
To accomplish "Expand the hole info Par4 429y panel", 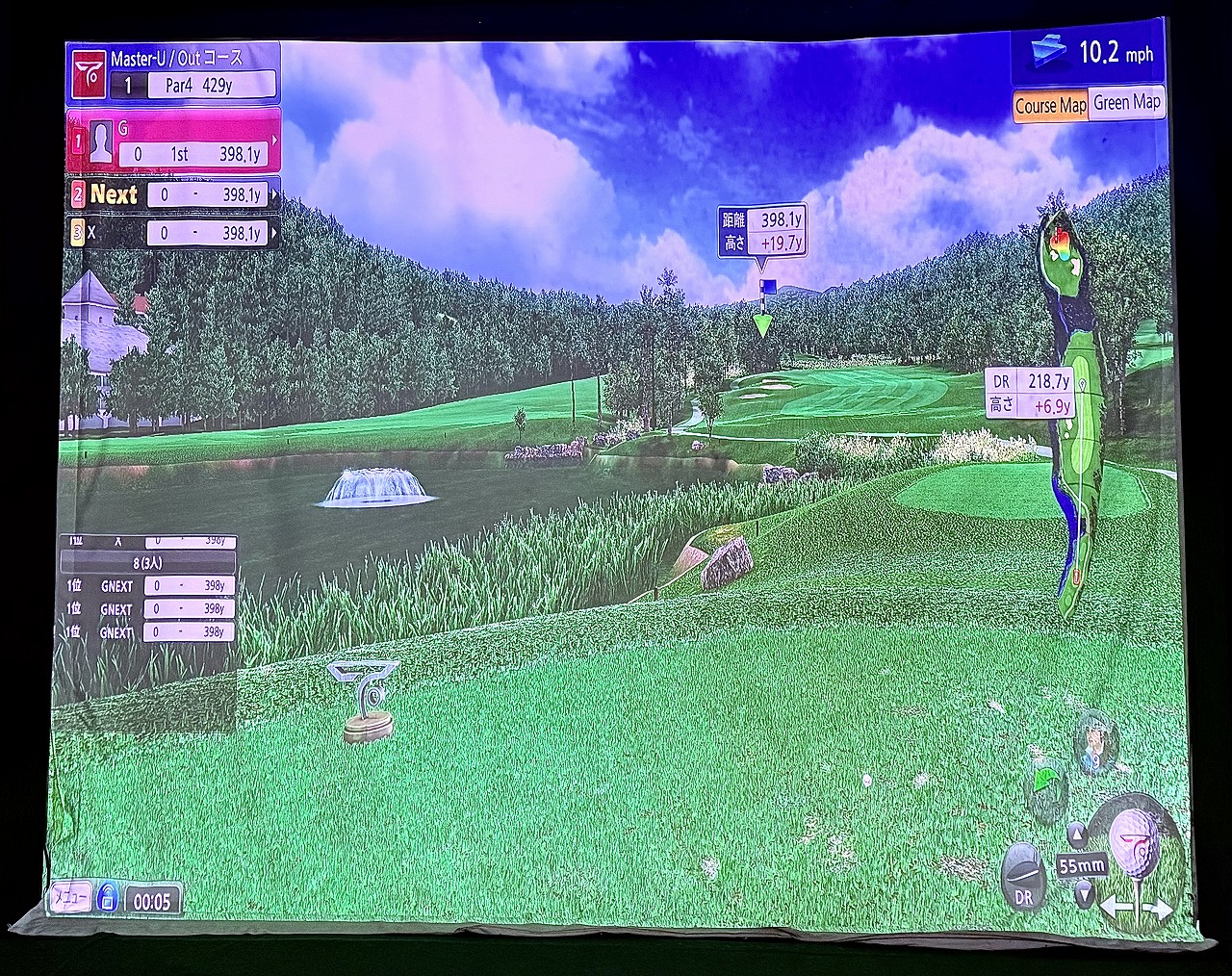I will (173, 73).
